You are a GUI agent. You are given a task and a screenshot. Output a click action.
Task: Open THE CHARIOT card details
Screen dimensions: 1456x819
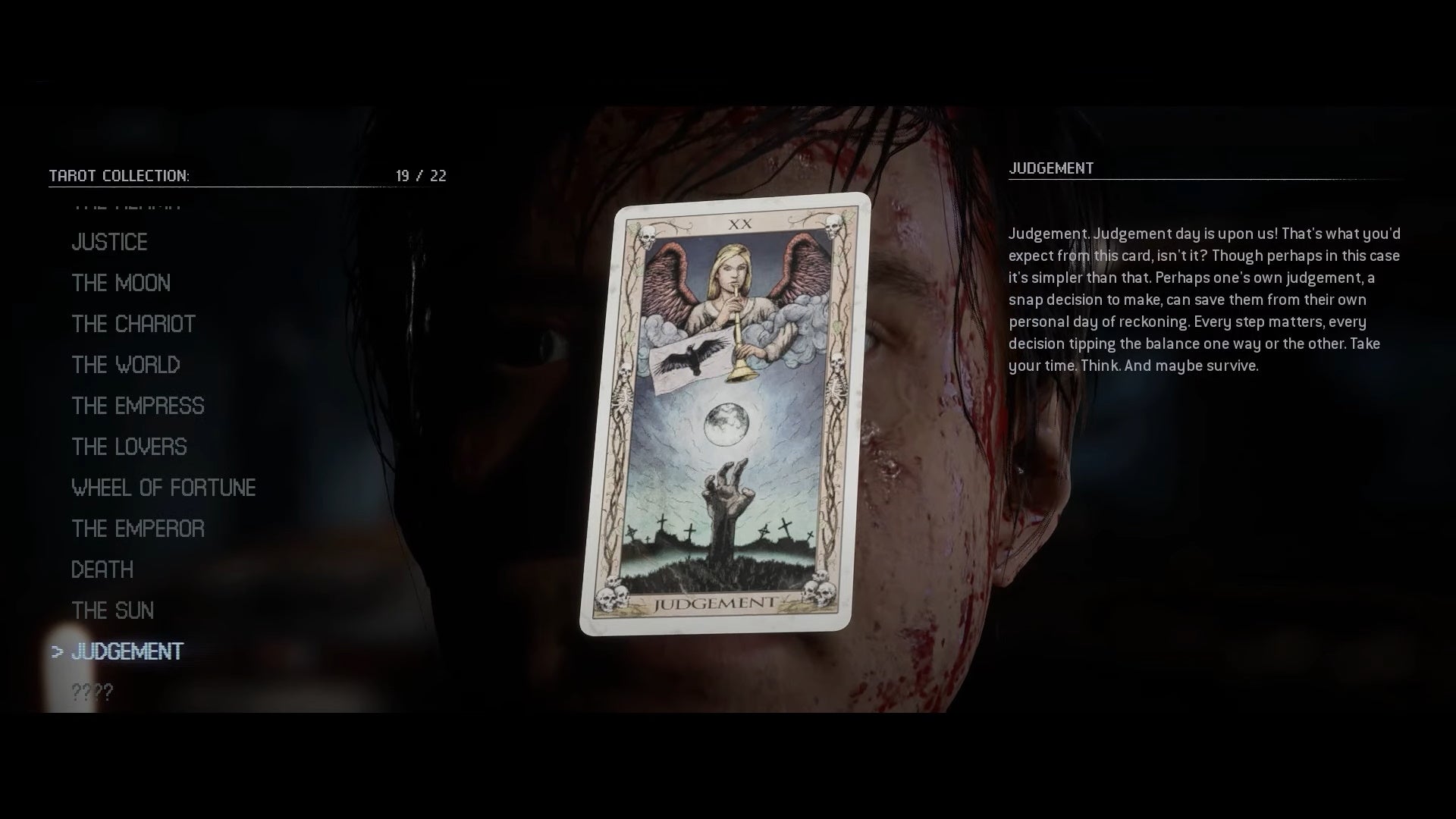[x=133, y=324]
